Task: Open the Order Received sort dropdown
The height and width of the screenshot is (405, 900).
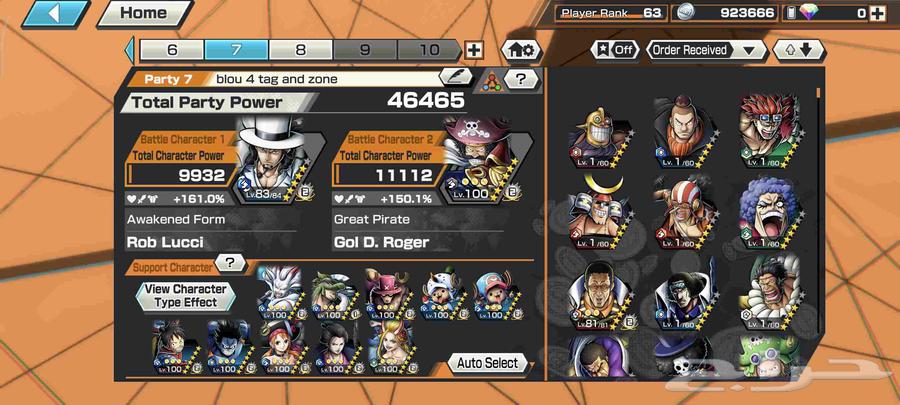Action: [x=707, y=49]
